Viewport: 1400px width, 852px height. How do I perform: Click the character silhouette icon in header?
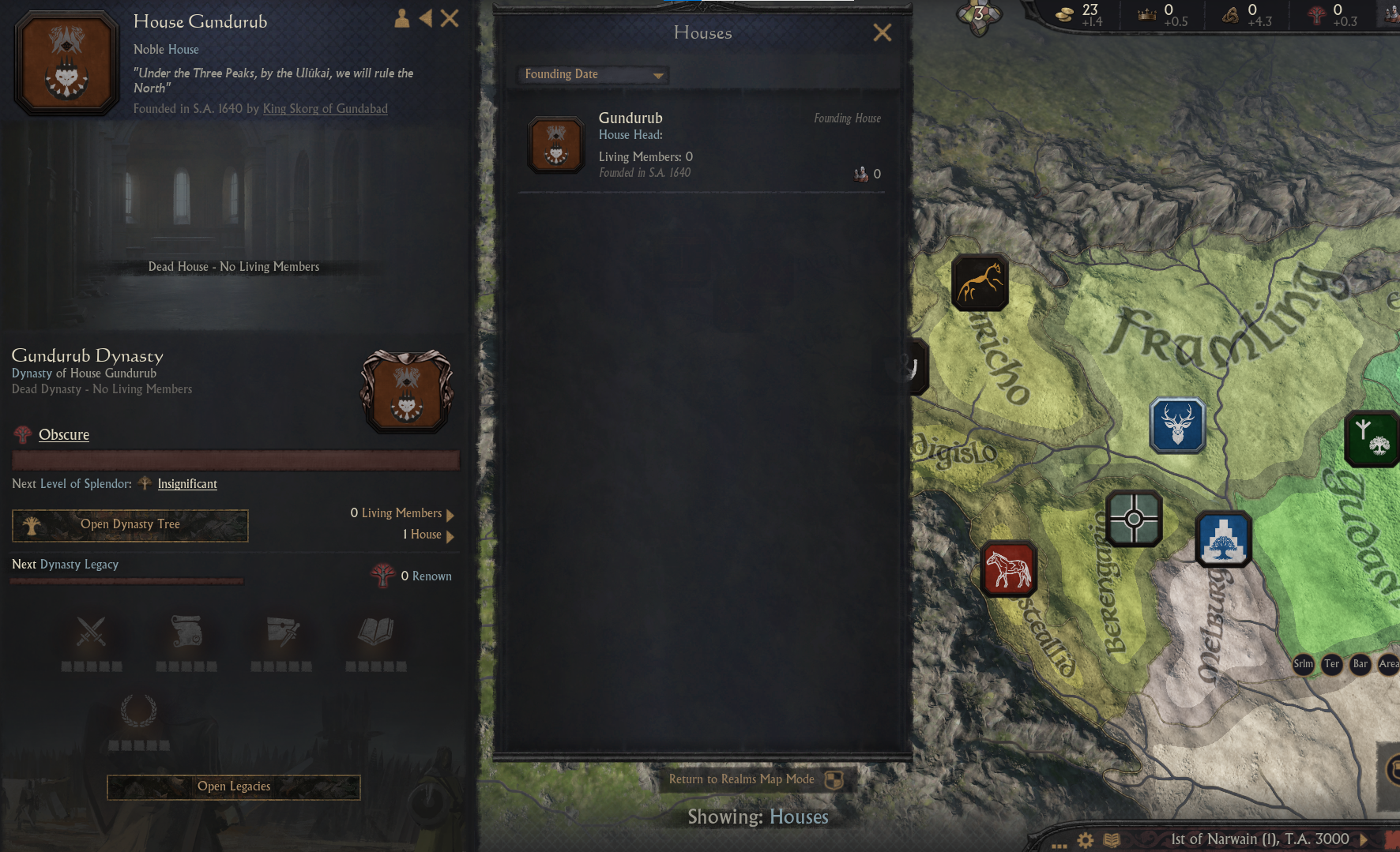401,18
